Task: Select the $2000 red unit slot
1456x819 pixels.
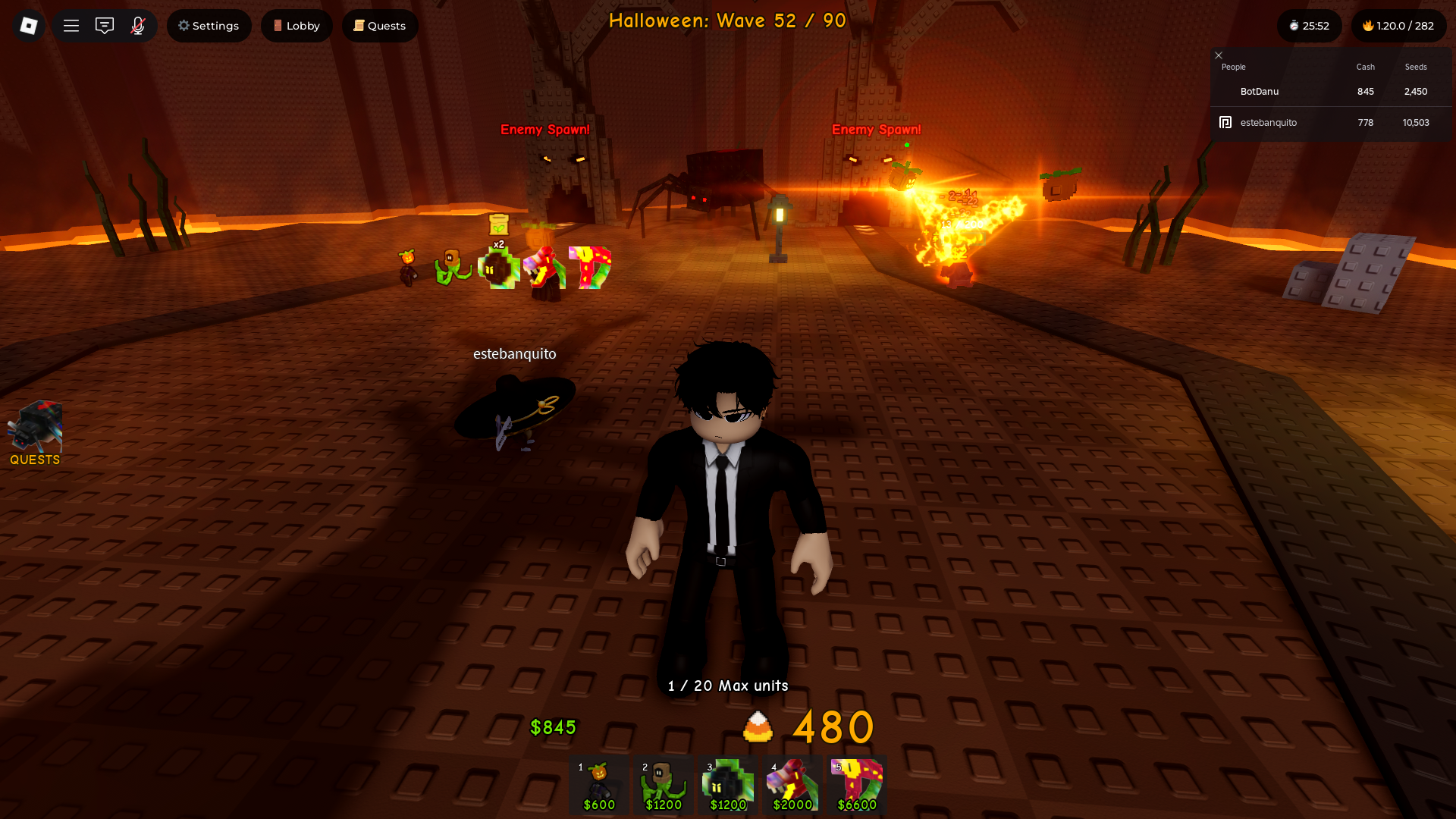Action: [792, 786]
